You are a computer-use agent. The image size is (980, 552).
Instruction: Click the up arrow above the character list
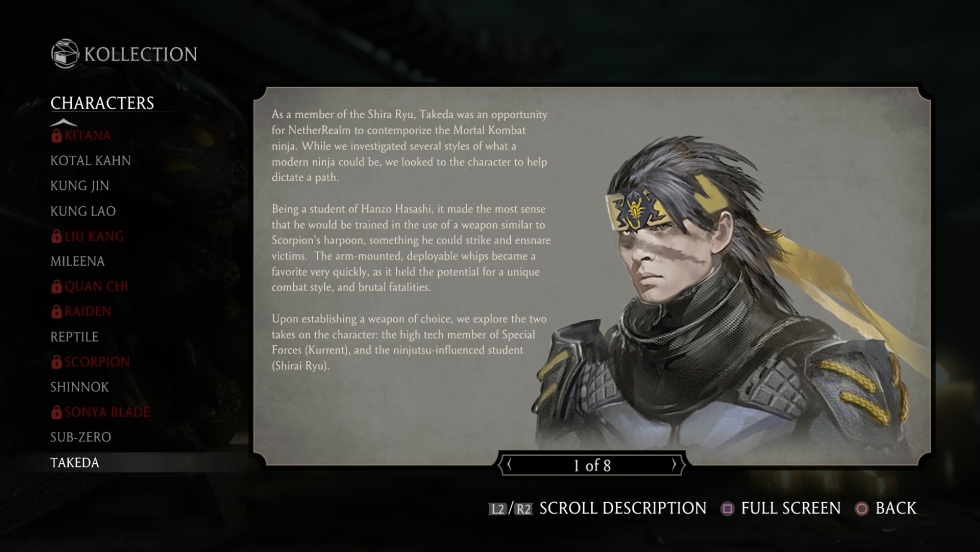coord(64,122)
